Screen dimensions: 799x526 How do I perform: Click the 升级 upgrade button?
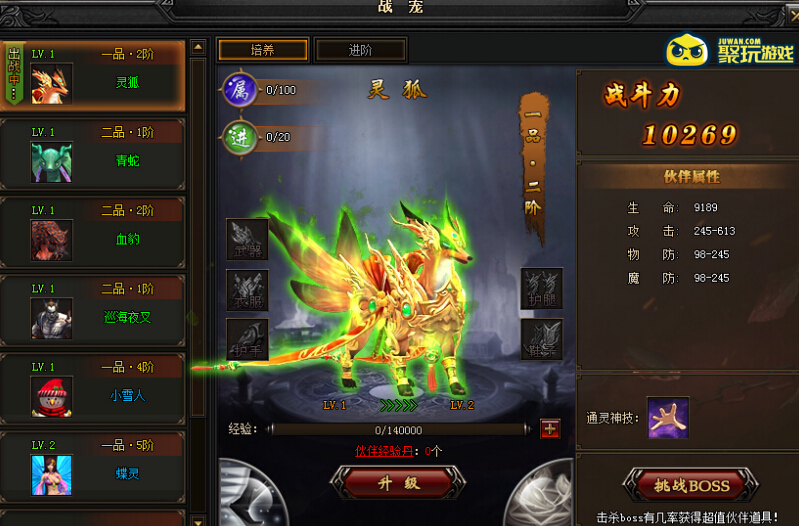(x=399, y=482)
